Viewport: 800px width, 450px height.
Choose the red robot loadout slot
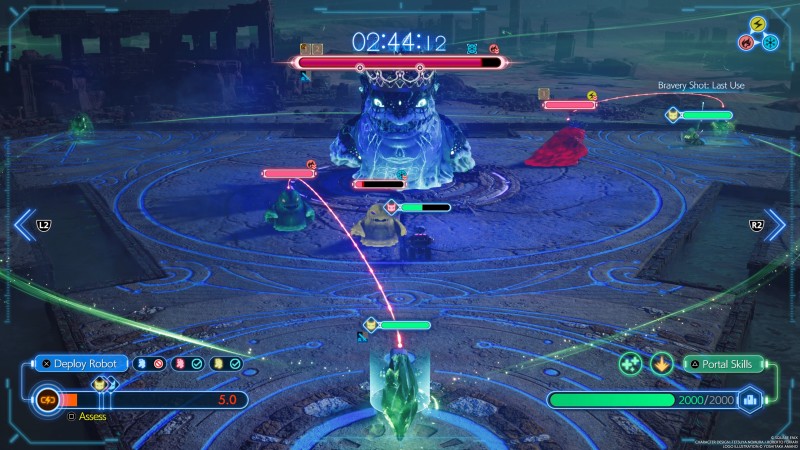point(178,363)
